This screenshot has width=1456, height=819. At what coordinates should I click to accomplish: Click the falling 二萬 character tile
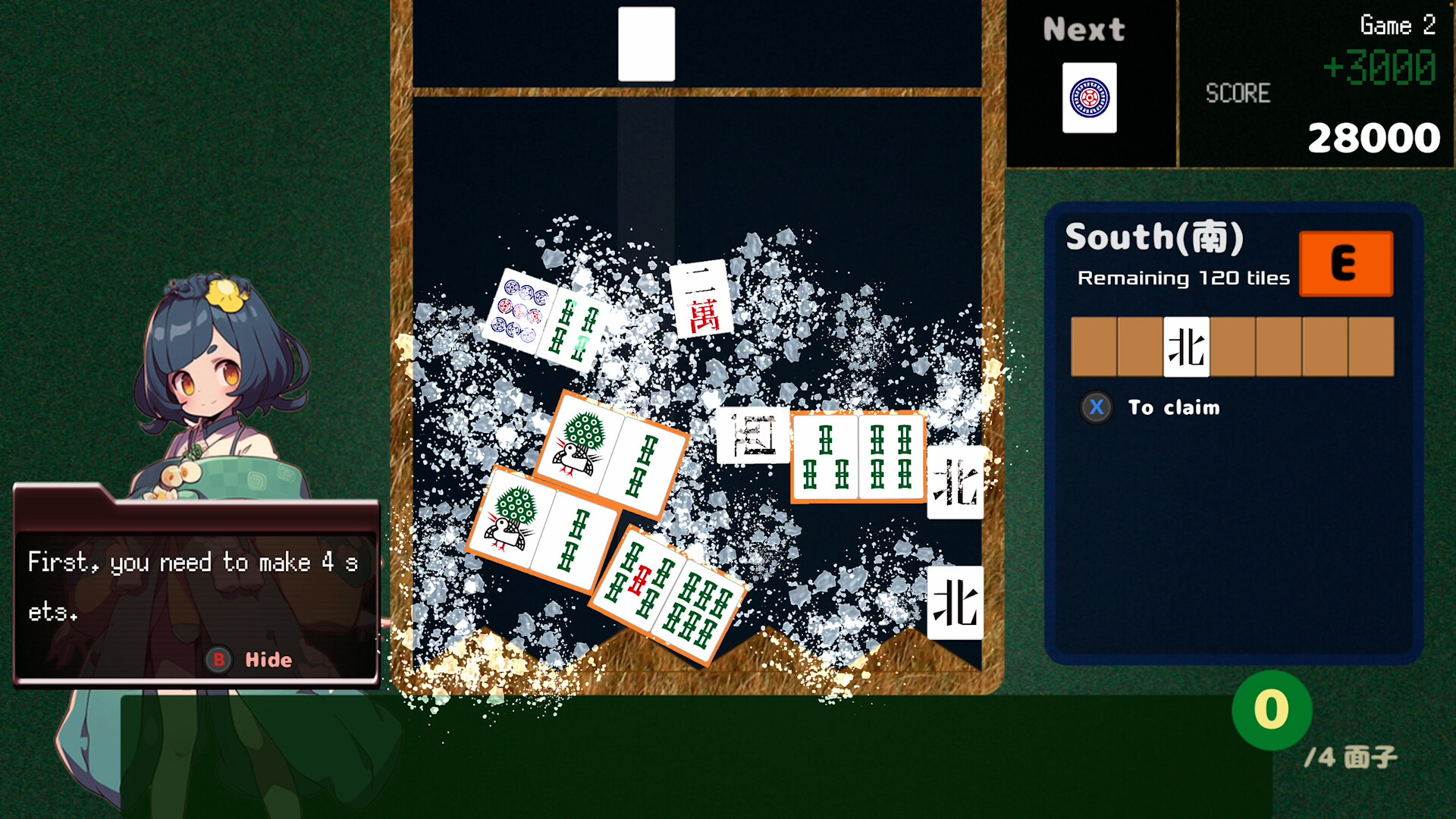pos(701,300)
